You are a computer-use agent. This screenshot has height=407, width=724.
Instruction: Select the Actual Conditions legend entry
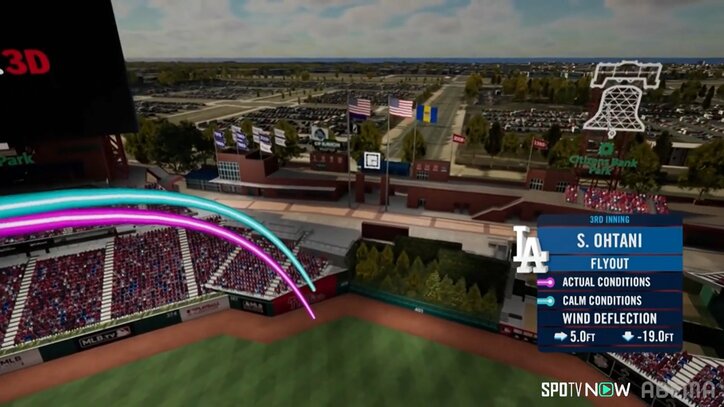click(x=606, y=282)
